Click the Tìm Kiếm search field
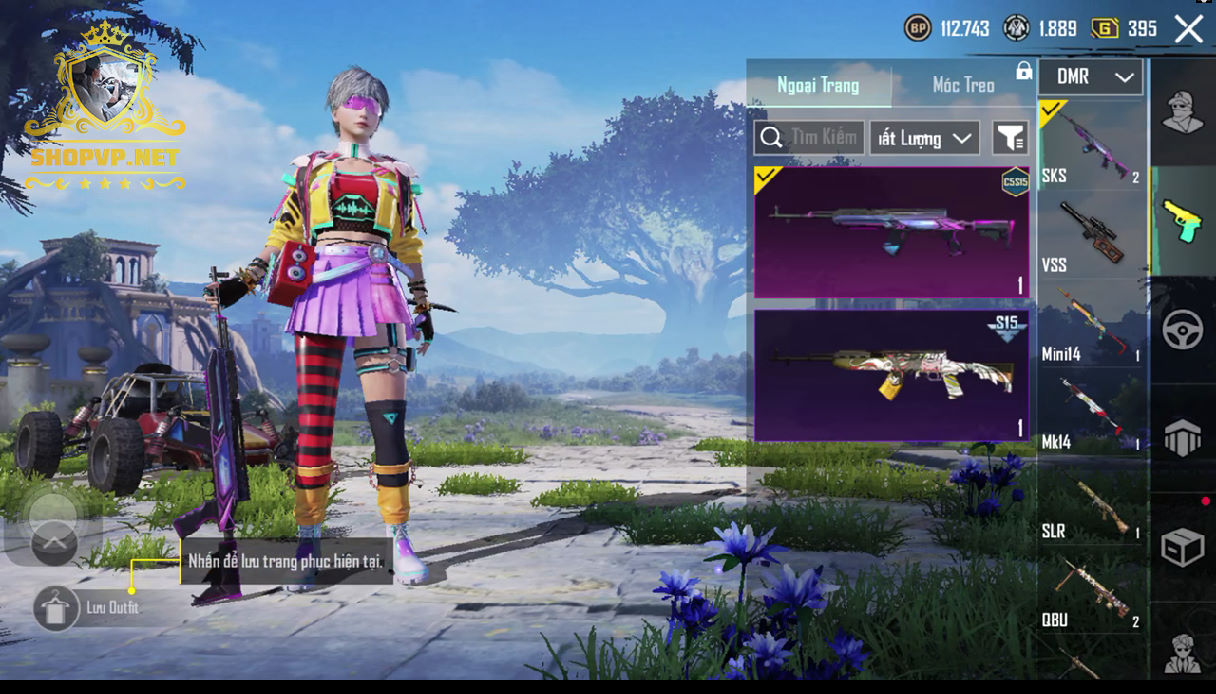This screenshot has height=694, width=1216. [x=810, y=138]
